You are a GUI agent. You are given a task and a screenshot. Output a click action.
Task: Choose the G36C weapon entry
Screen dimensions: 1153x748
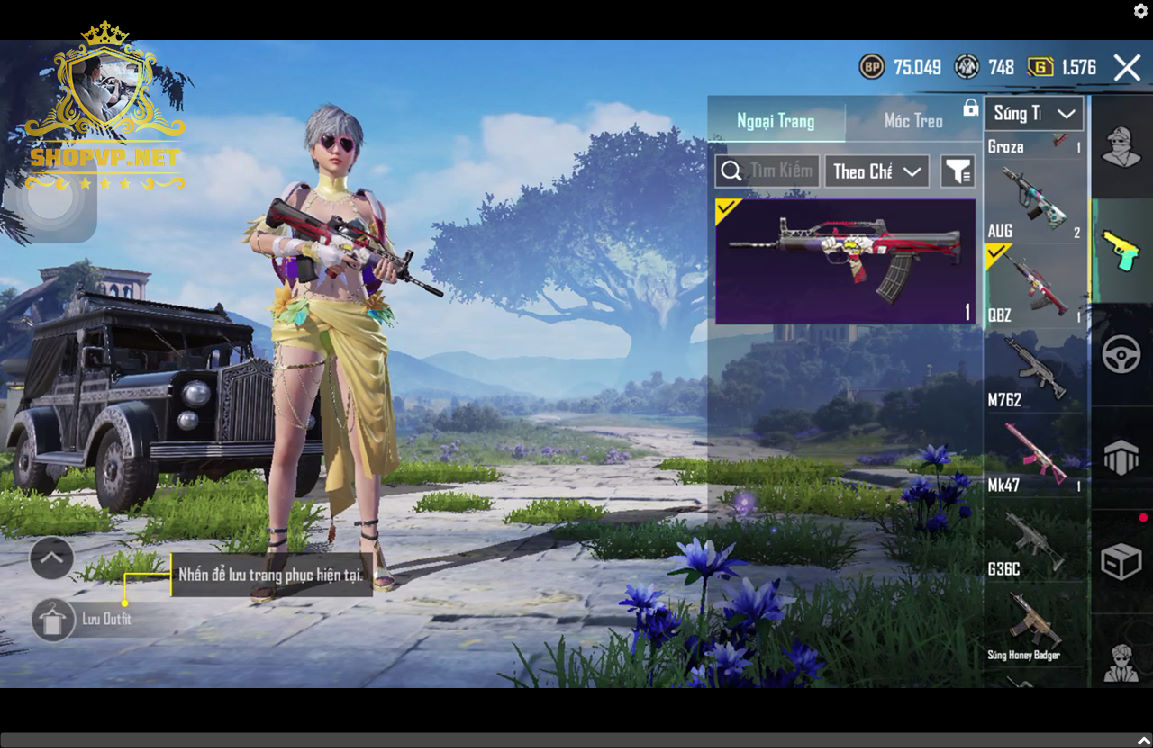1034,540
